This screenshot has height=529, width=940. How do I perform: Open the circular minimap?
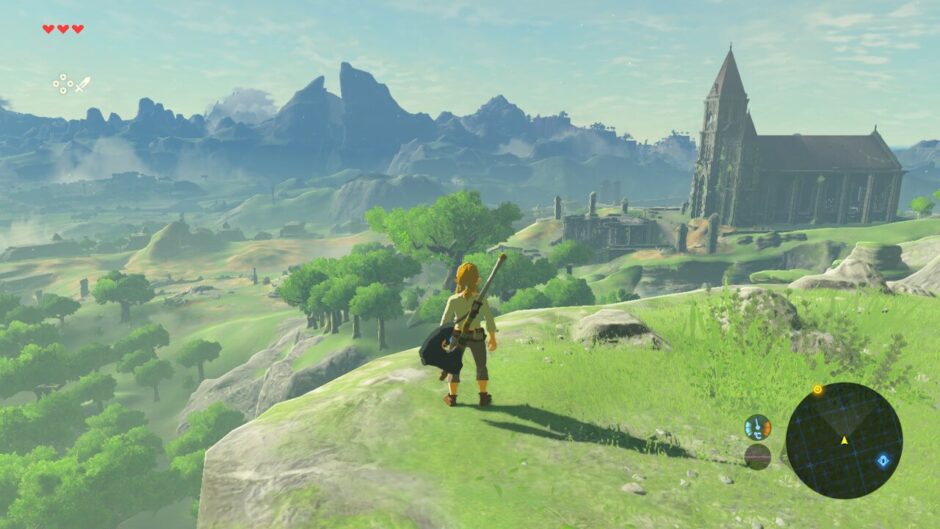click(x=843, y=440)
